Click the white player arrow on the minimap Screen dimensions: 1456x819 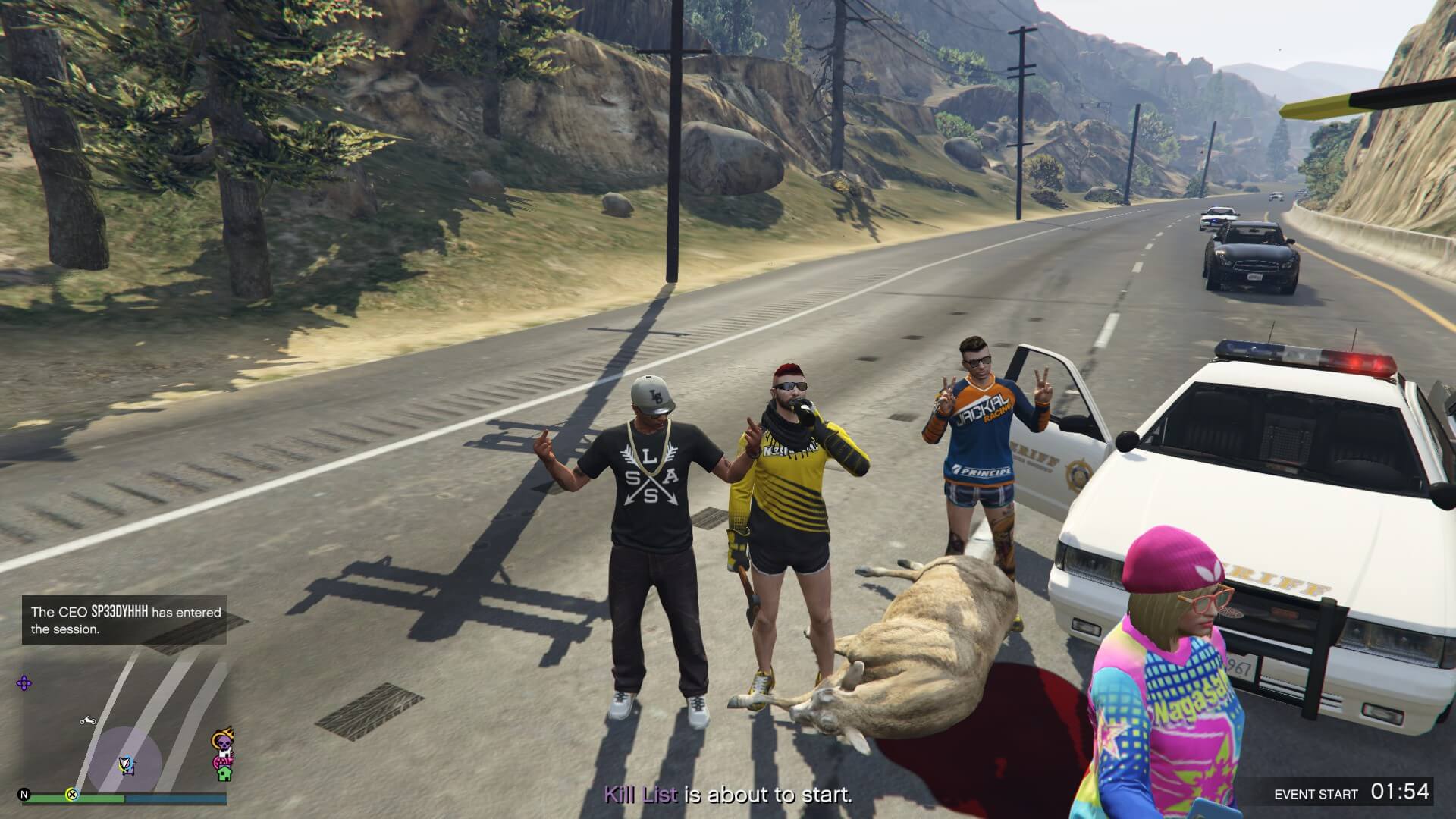(124, 763)
